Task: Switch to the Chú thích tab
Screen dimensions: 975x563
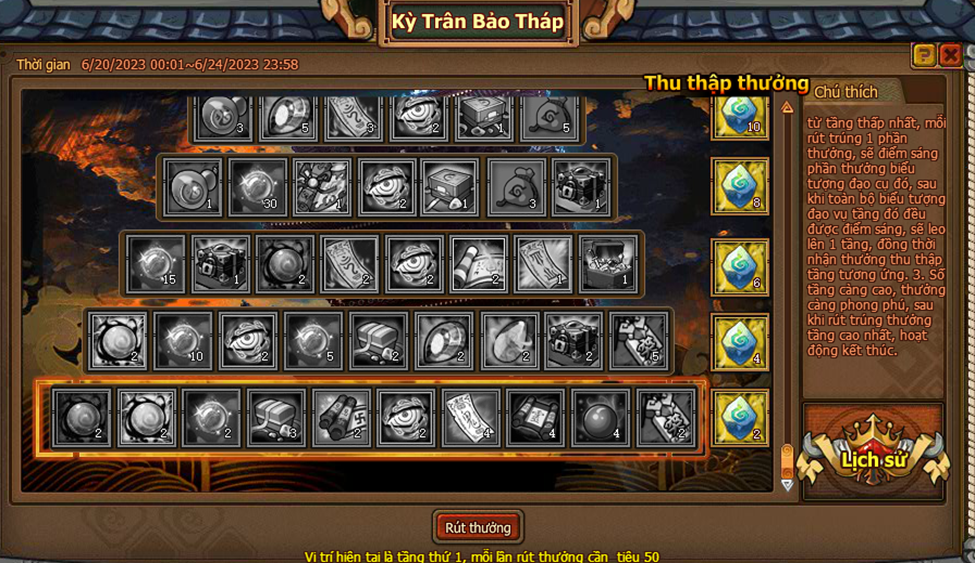Action: [x=846, y=92]
